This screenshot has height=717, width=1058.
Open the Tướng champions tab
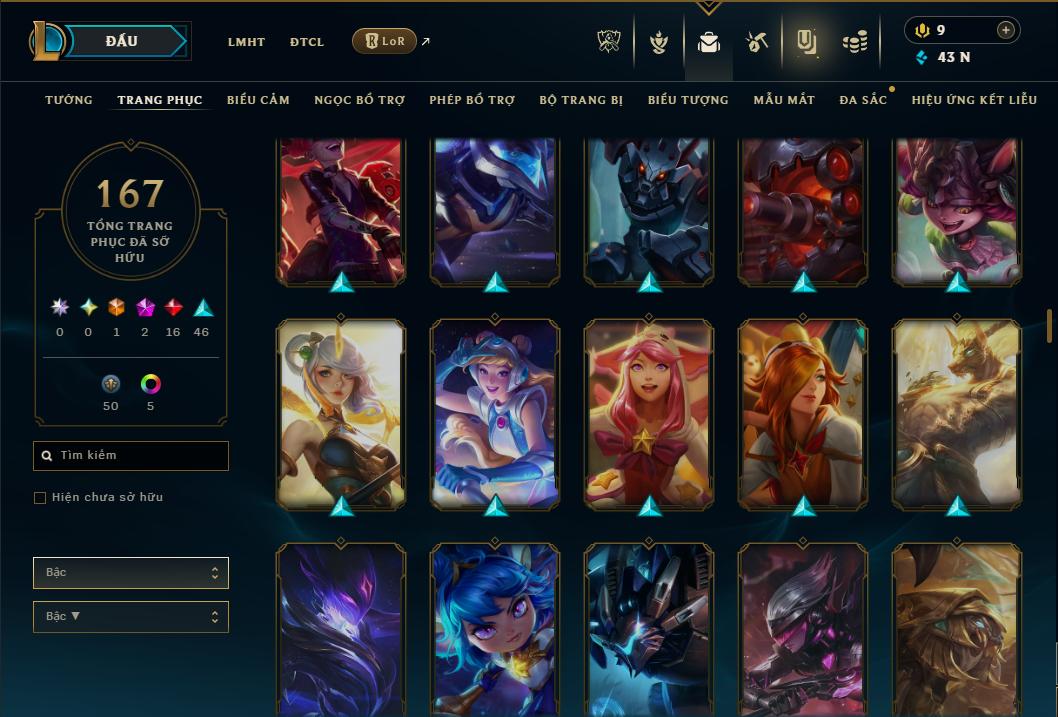[x=69, y=100]
